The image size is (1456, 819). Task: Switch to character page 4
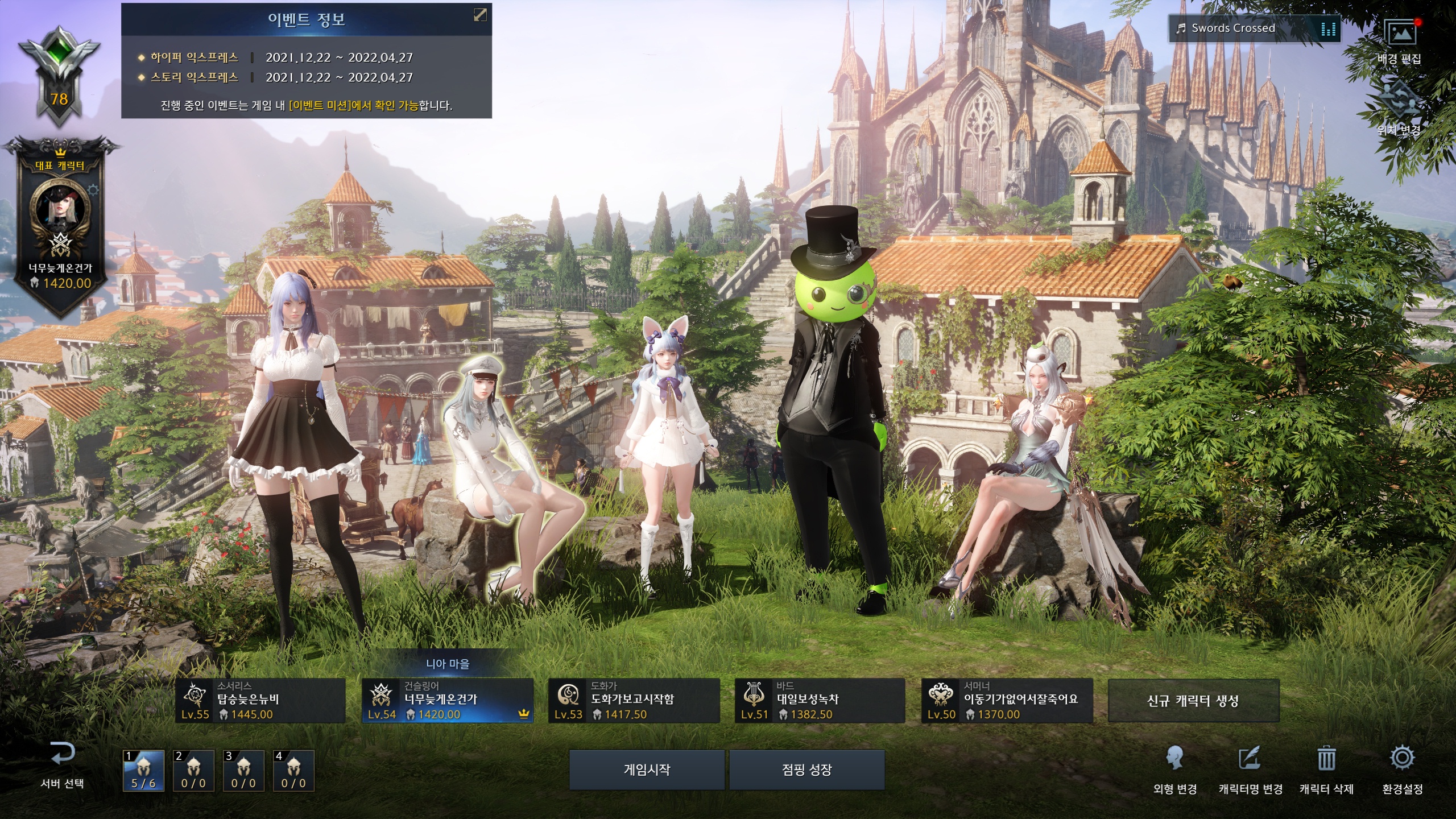point(293,771)
